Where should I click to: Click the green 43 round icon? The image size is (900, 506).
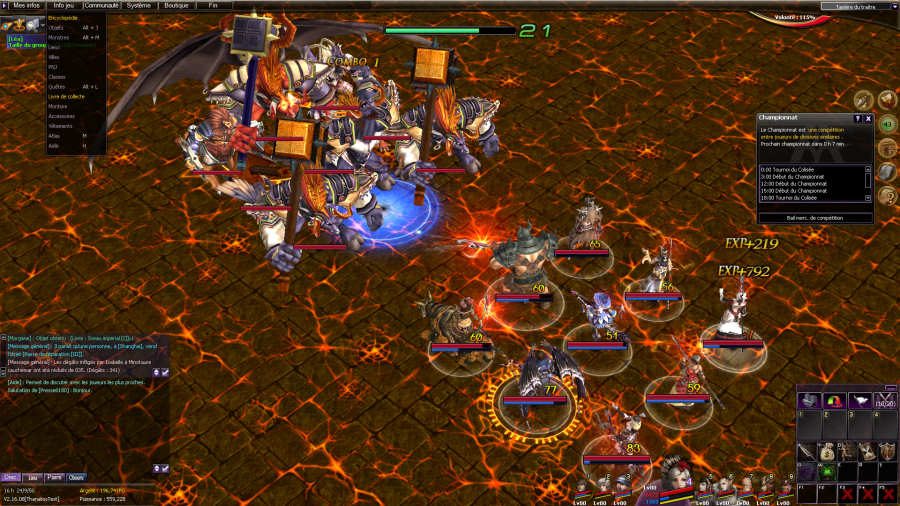pyautogui.click(x=886, y=124)
